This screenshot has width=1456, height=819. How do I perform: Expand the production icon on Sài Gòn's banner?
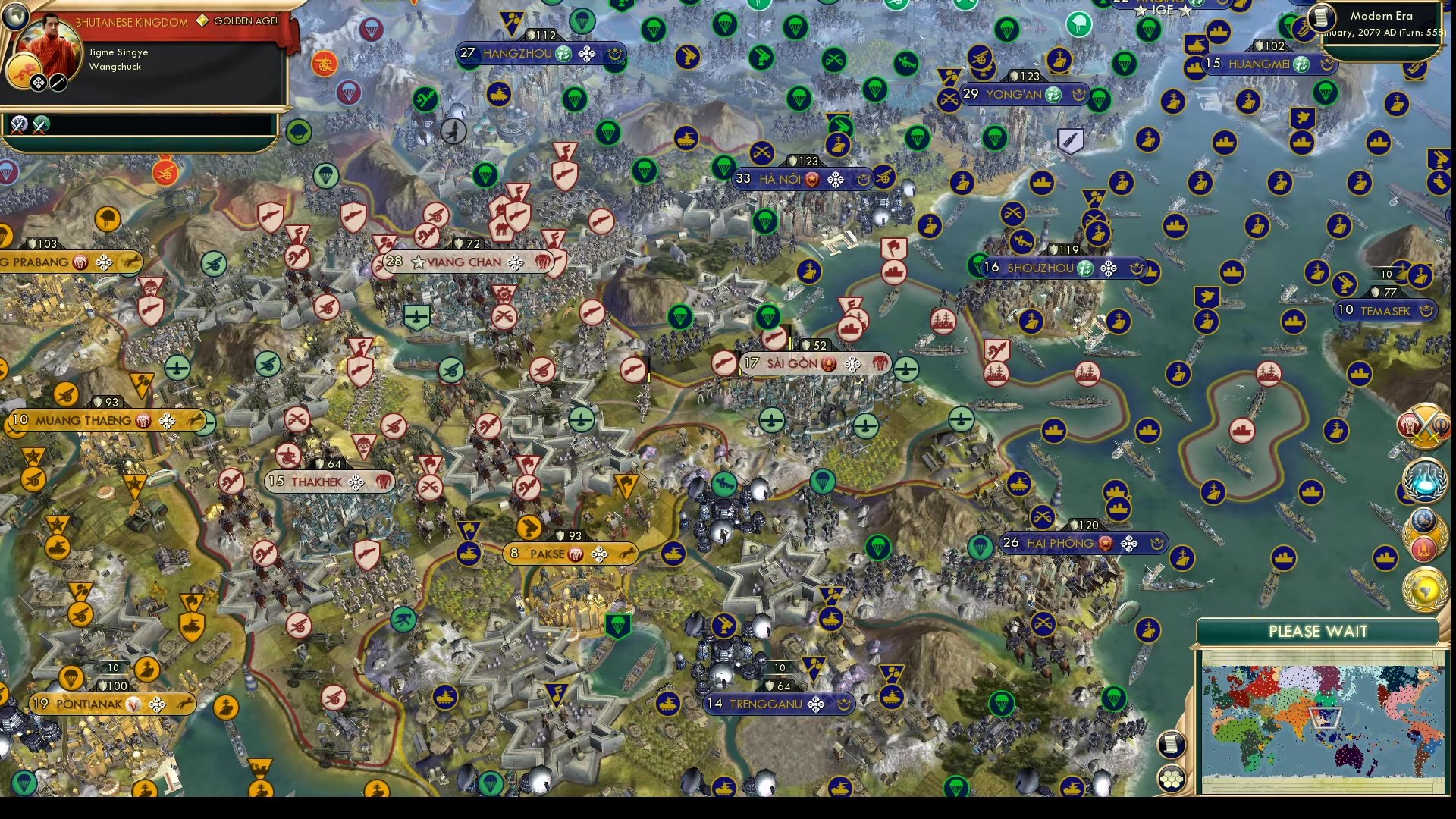pos(852,365)
